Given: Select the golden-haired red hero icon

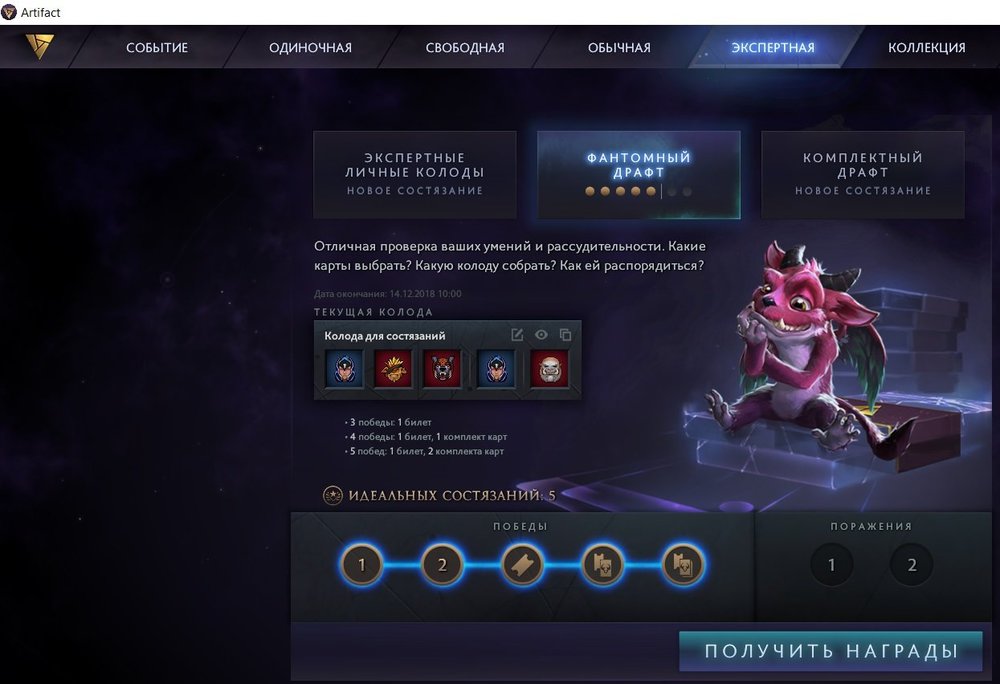Looking at the screenshot, I should tap(393, 369).
